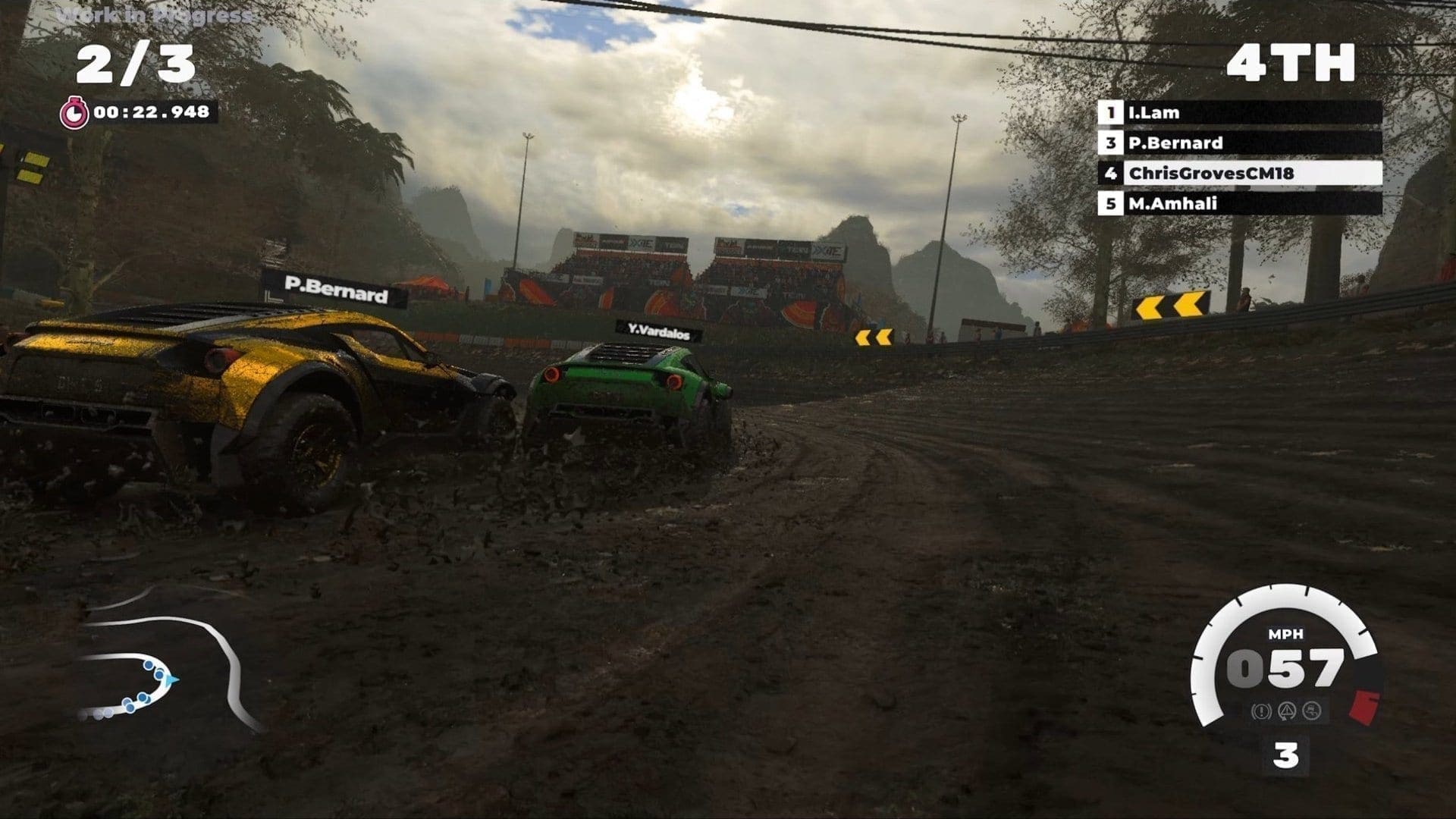Click the Y.Vardalos driver name tag
Image resolution: width=1456 pixels, height=819 pixels.
tap(658, 330)
